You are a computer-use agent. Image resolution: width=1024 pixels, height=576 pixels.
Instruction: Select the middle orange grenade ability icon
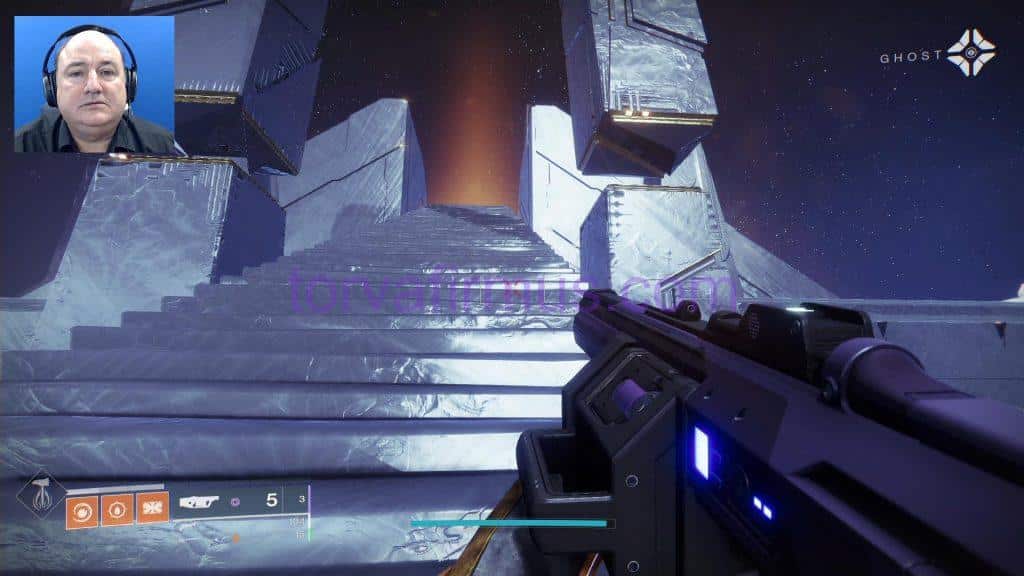coord(117,509)
